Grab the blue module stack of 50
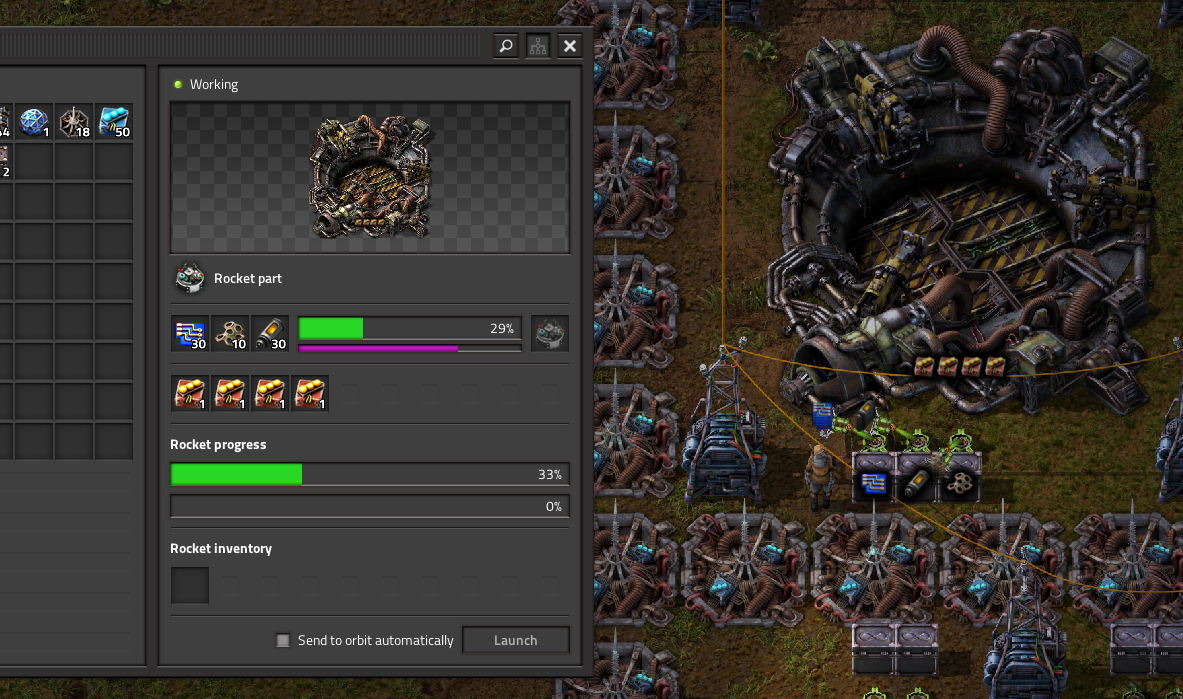 click(114, 122)
